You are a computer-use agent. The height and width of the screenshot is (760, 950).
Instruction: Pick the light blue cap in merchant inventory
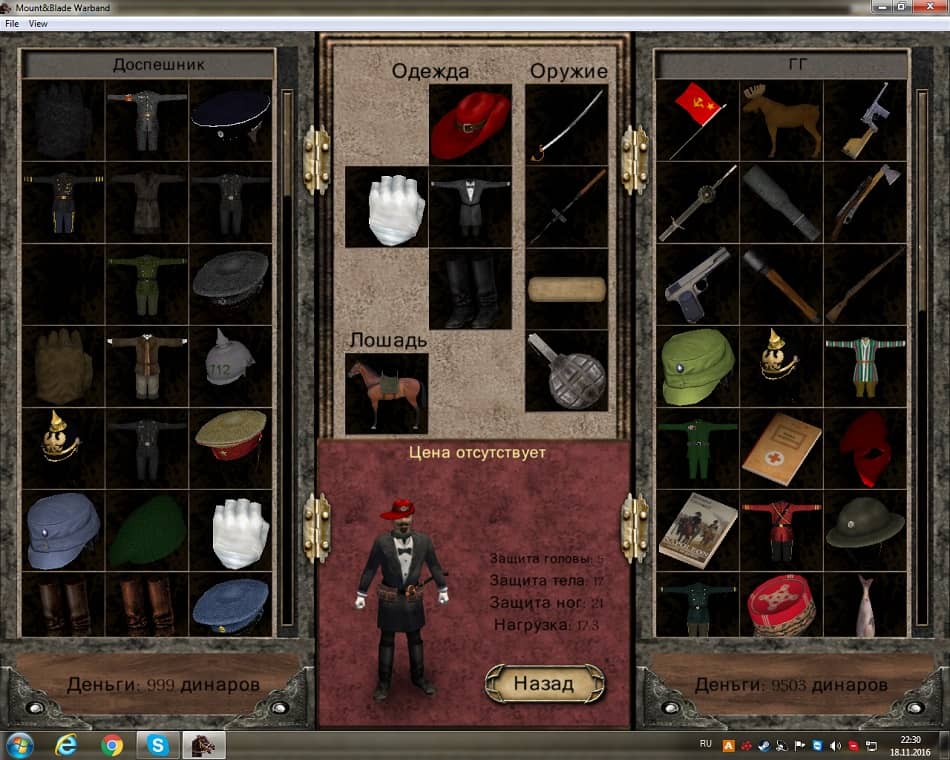(62, 530)
